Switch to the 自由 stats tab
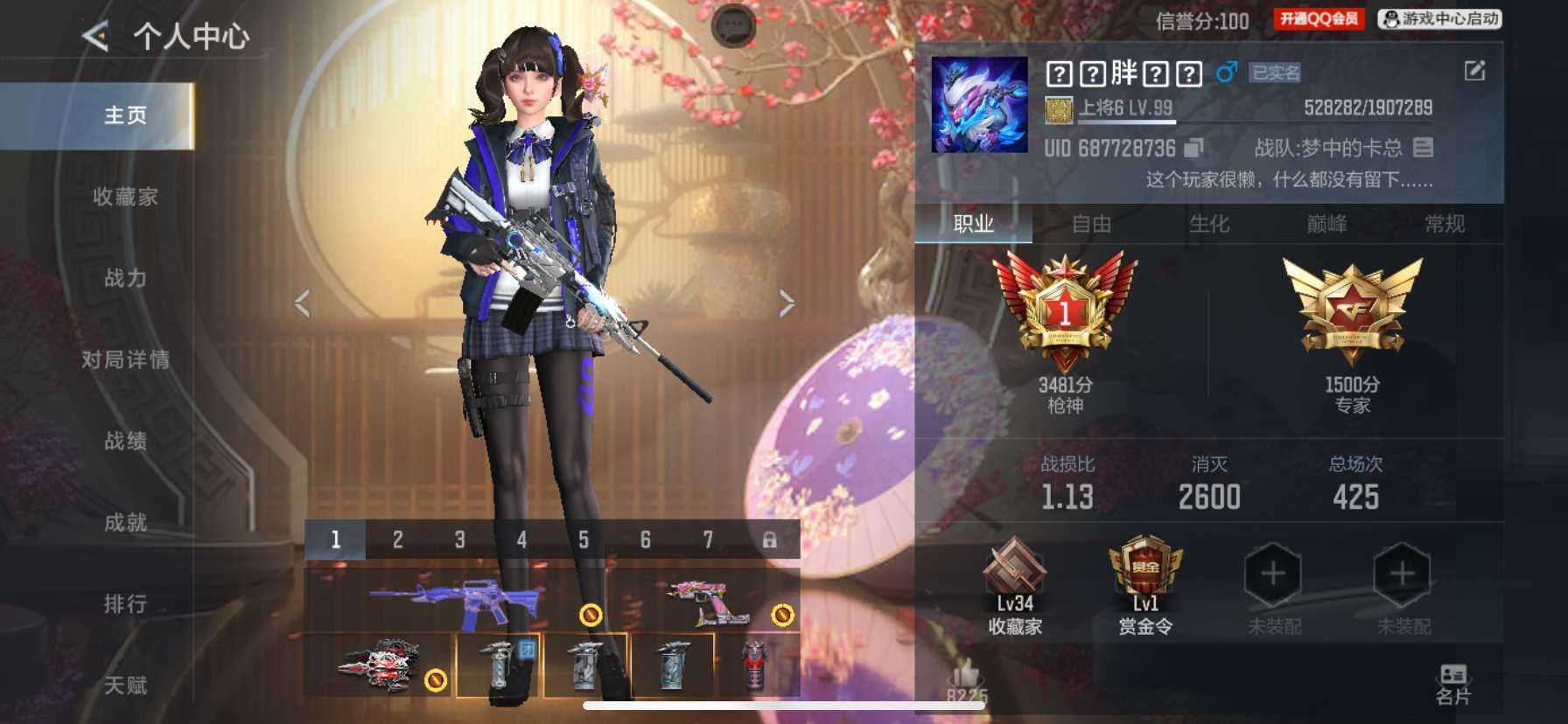1568x724 pixels. [x=1091, y=225]
